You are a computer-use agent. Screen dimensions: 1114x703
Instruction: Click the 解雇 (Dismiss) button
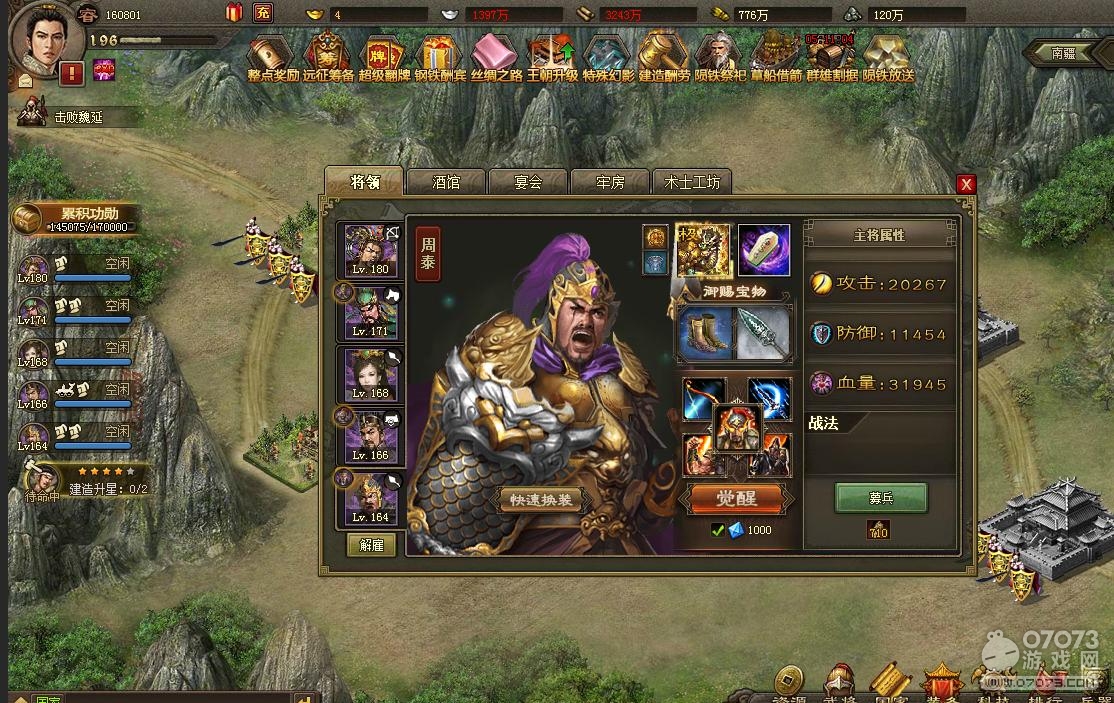[371, 545]
